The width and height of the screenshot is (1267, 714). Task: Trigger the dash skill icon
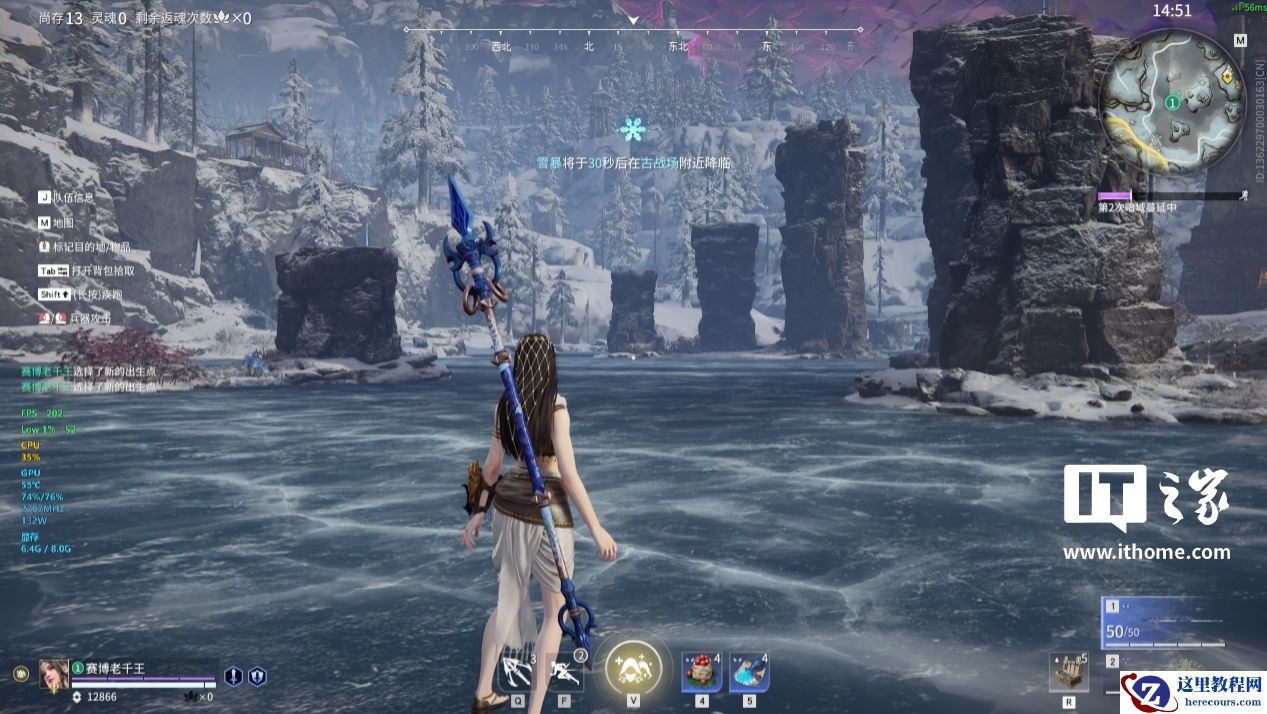pos(565,670)
